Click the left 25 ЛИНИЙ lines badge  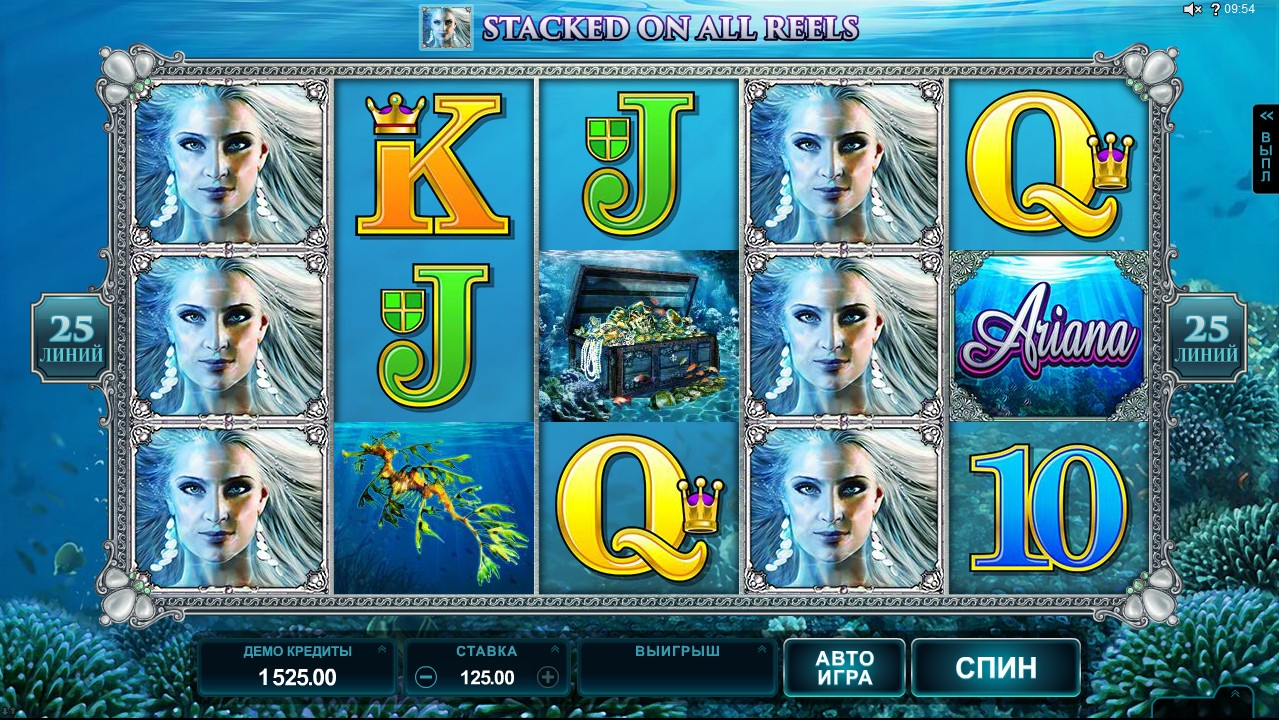point(72,338)
